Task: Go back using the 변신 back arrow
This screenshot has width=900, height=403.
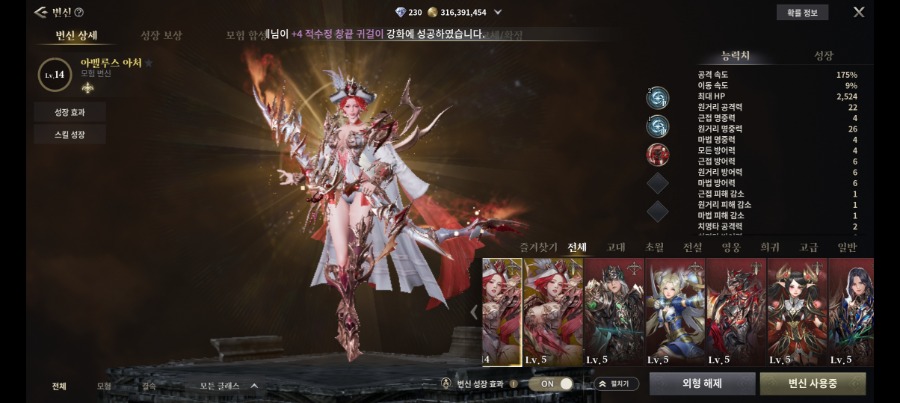Action: pyautogui.click(x=39, y=12)
